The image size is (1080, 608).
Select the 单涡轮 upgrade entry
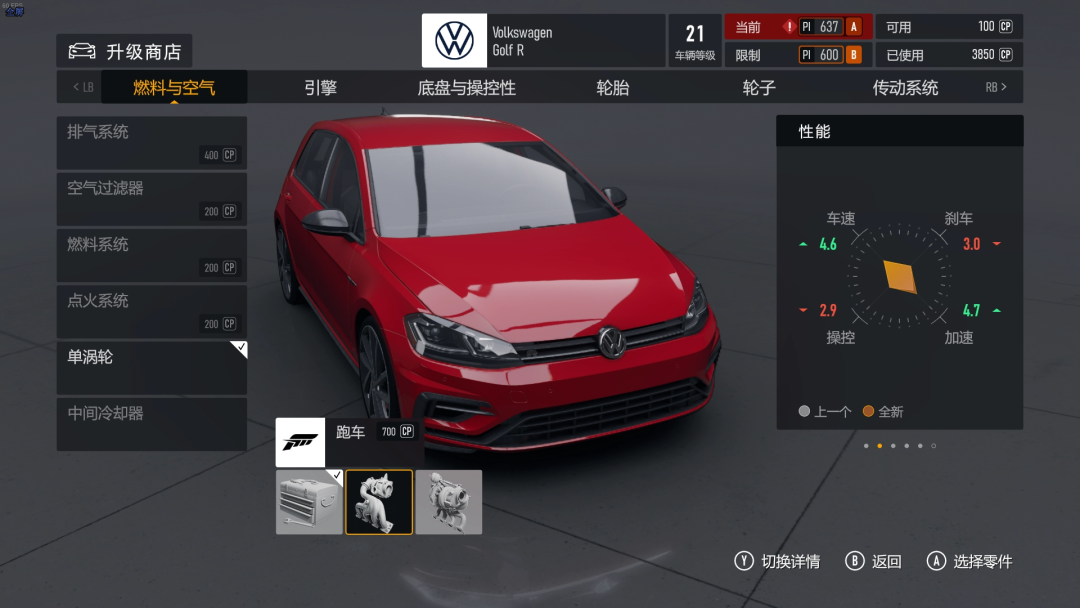(x=152, y=367)
